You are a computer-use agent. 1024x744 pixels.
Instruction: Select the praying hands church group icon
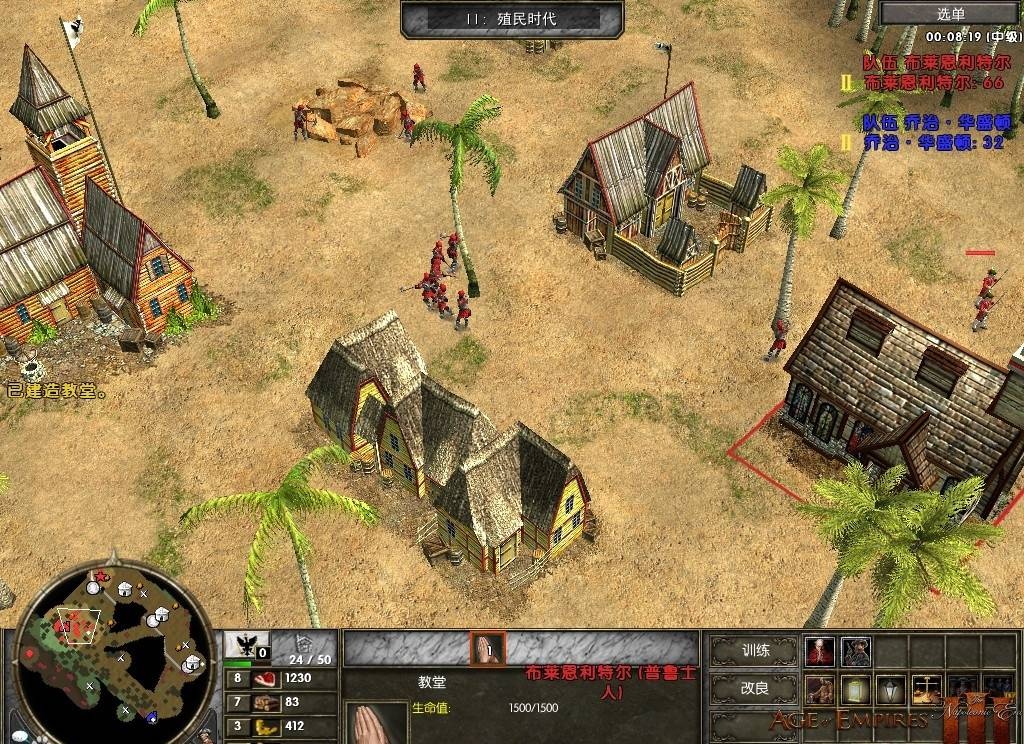point(488,648)
